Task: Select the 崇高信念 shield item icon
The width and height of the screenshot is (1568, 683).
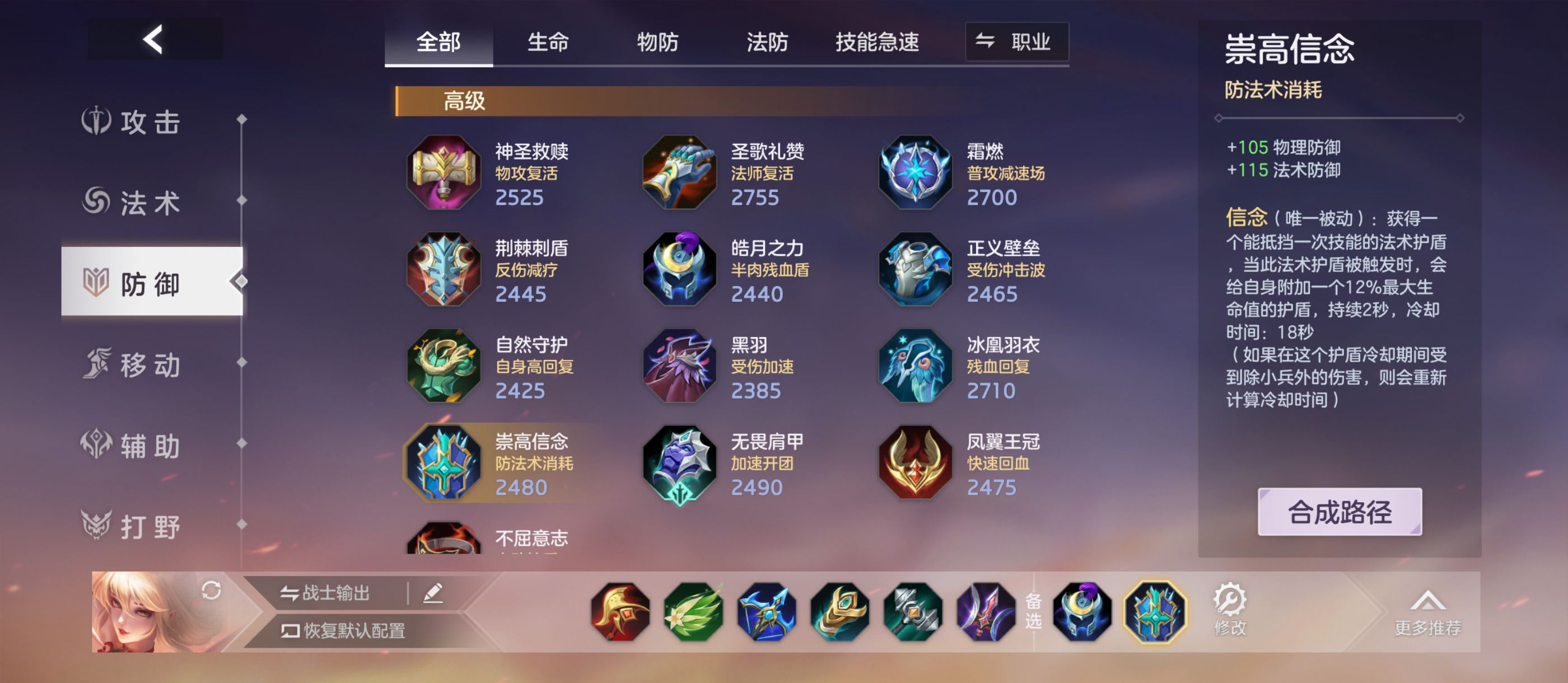Action: coord(443,462)
